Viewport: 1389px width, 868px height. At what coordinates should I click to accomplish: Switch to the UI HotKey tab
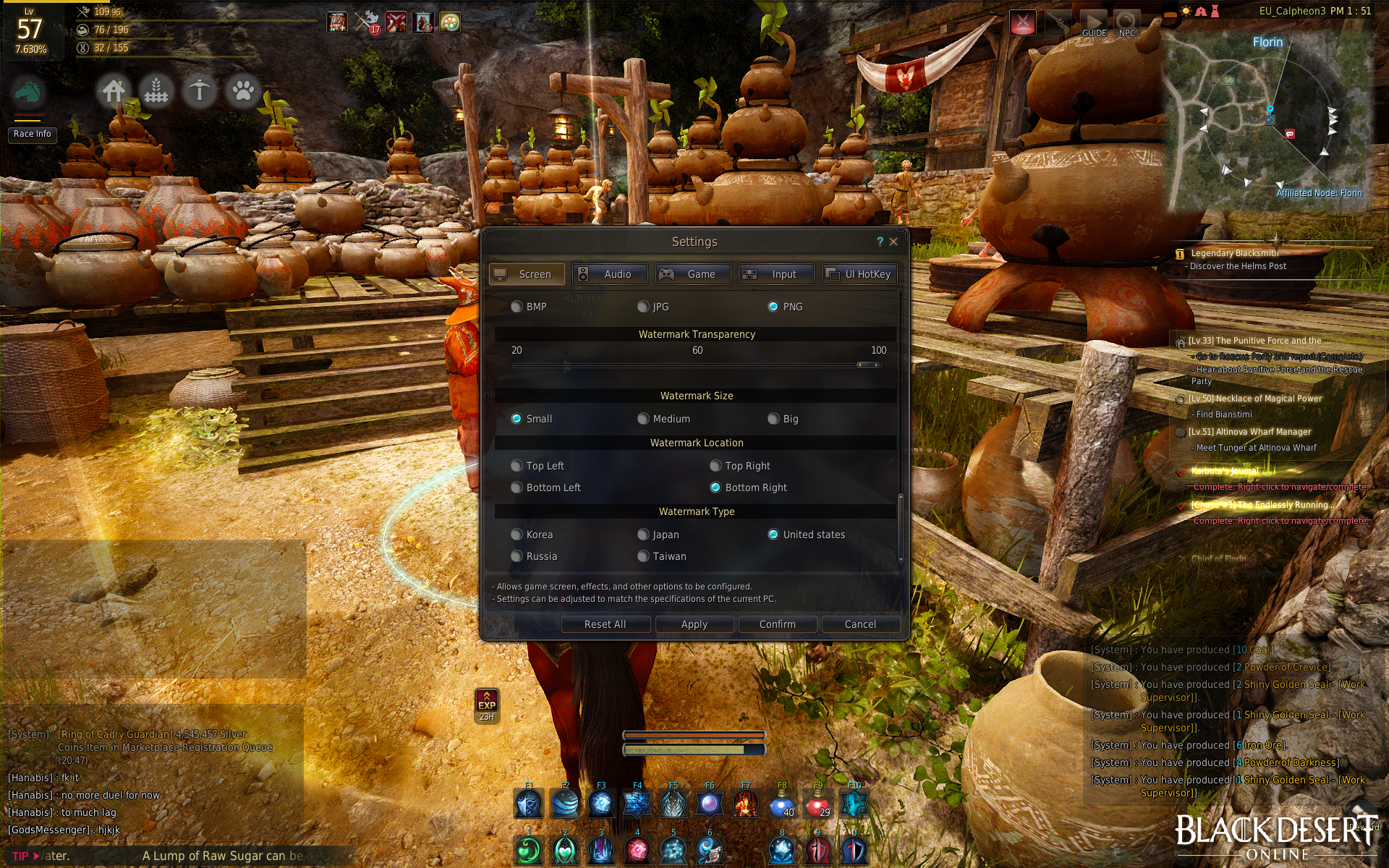coord(859,274)
